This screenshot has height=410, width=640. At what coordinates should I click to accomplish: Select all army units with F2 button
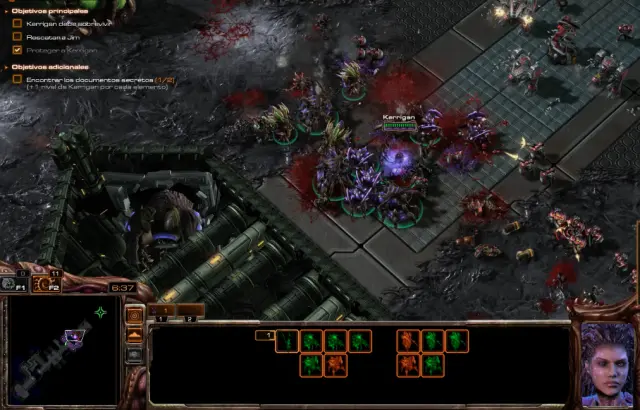point(45,283)
